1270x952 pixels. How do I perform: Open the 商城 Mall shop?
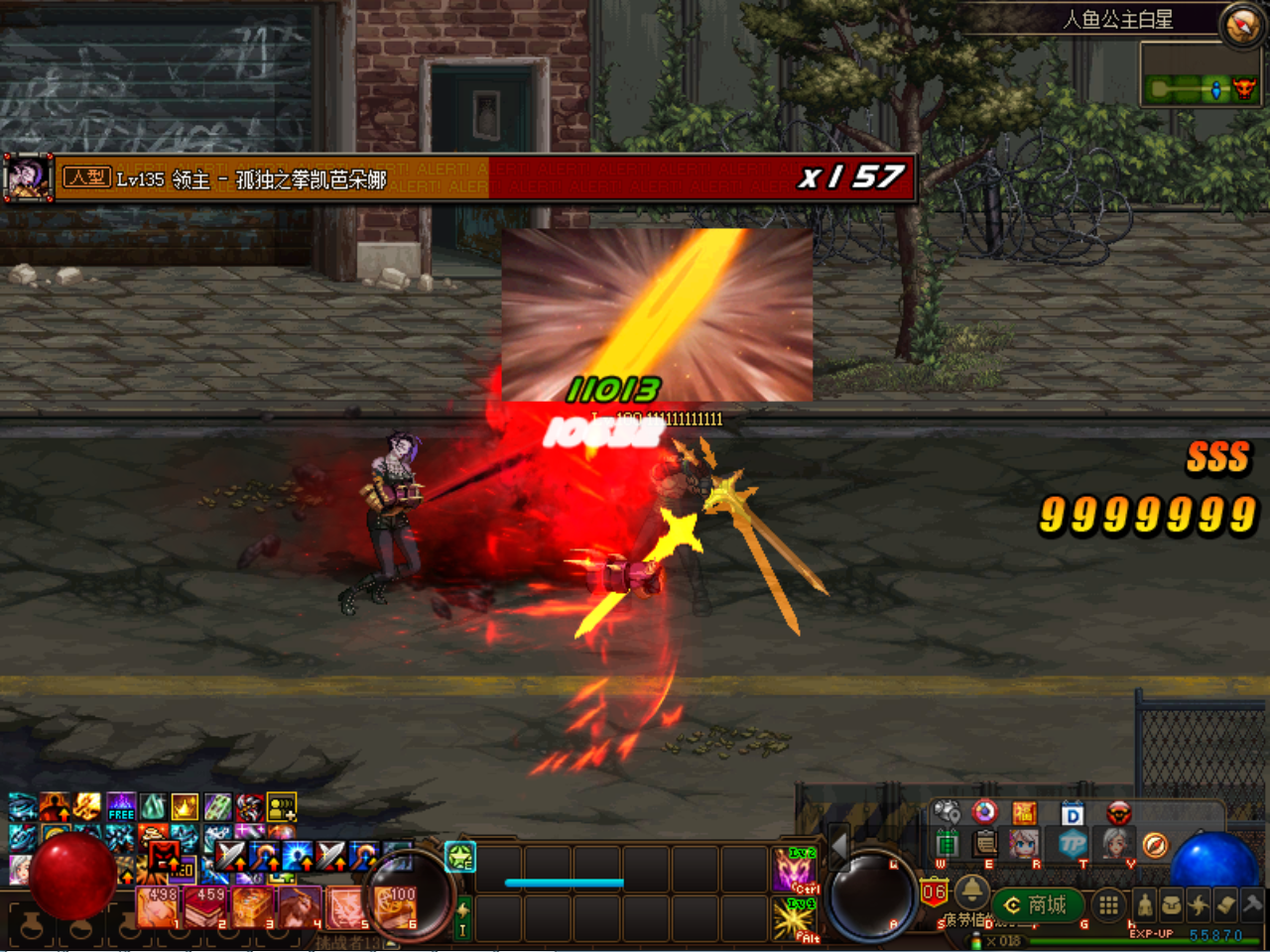tap(1039, 903)
